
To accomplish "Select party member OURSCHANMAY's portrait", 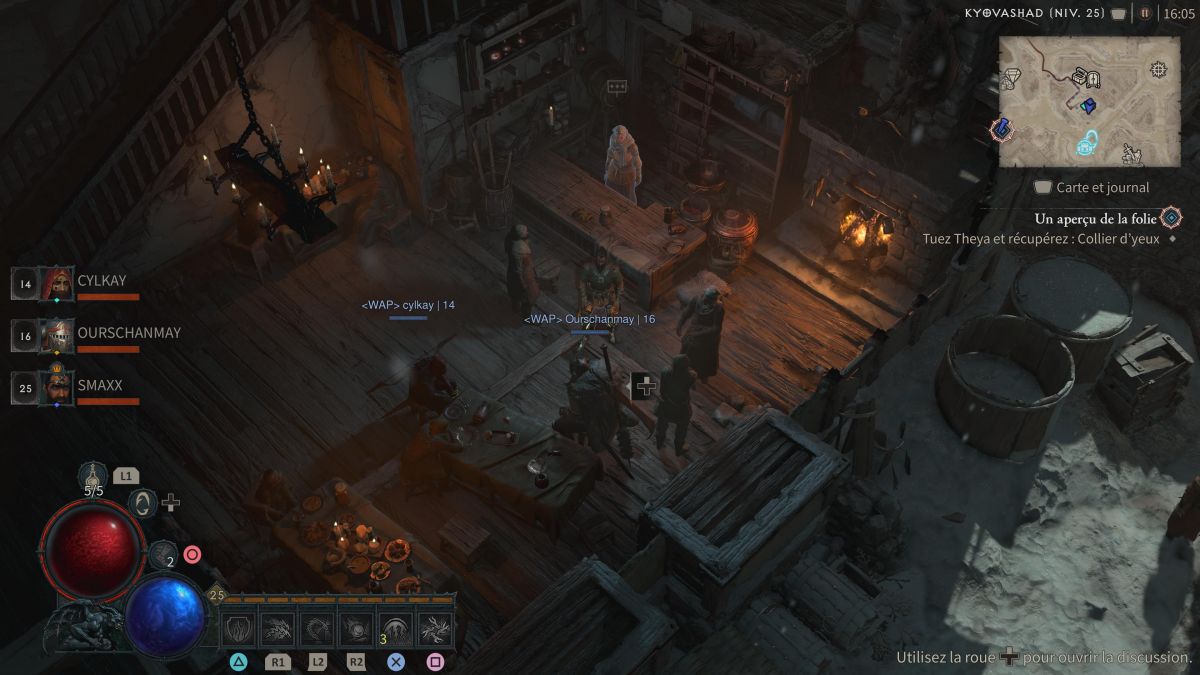I will coord(57,335).
